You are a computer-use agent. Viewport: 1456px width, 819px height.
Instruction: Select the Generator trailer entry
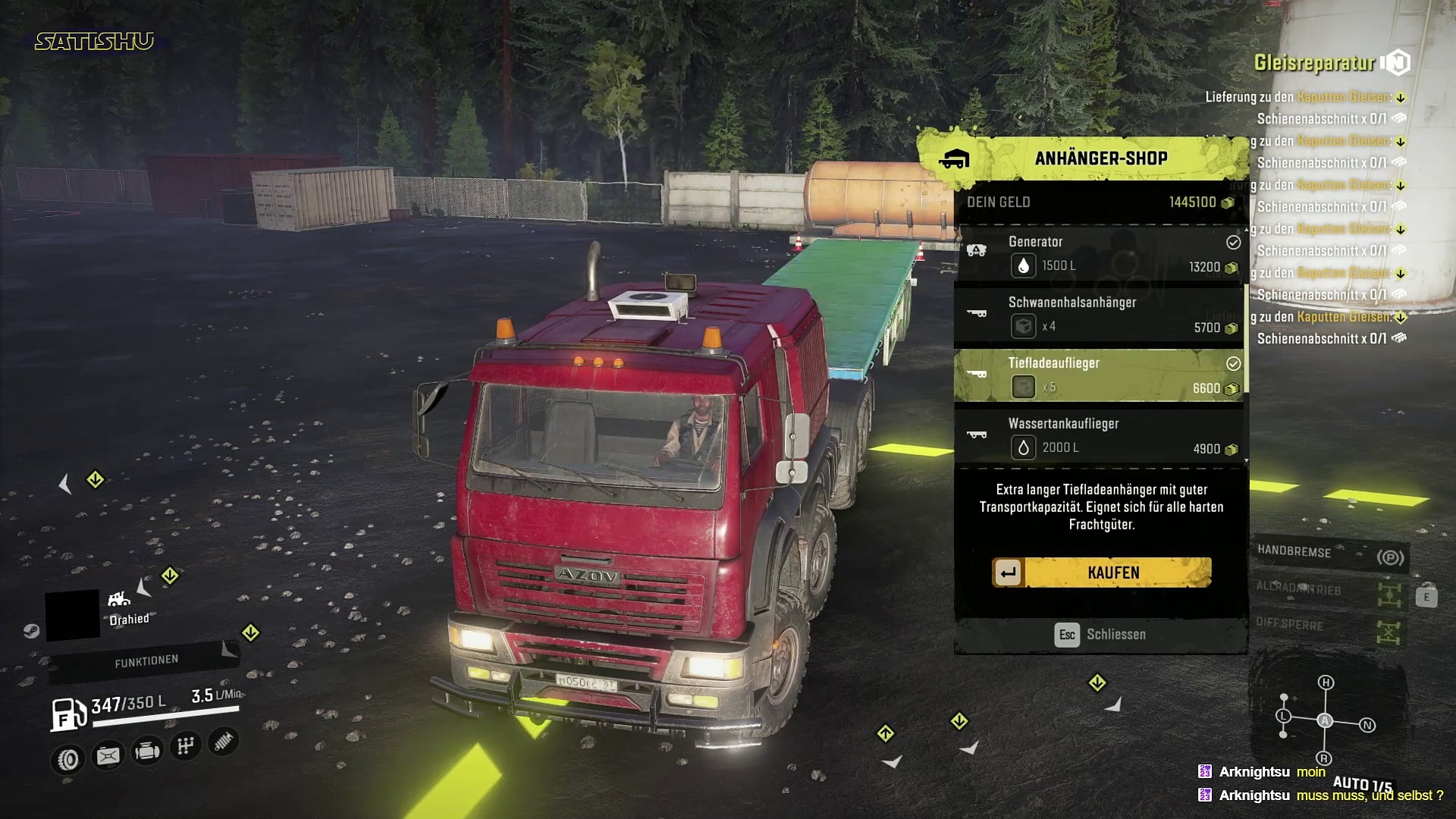pyautogui.click(x=1100, y=254)
